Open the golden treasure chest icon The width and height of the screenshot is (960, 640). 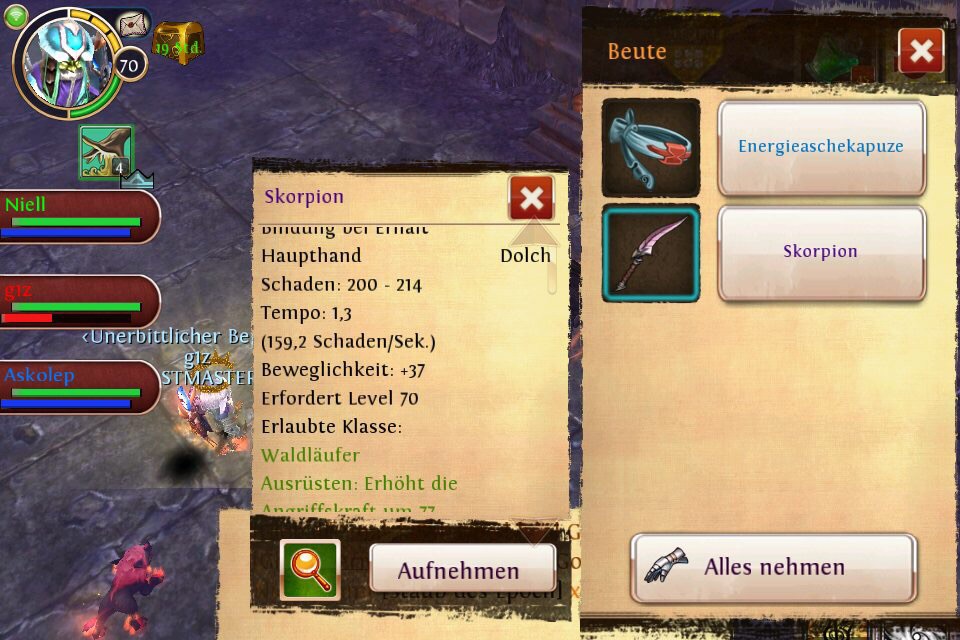click(x=178, y=41)
